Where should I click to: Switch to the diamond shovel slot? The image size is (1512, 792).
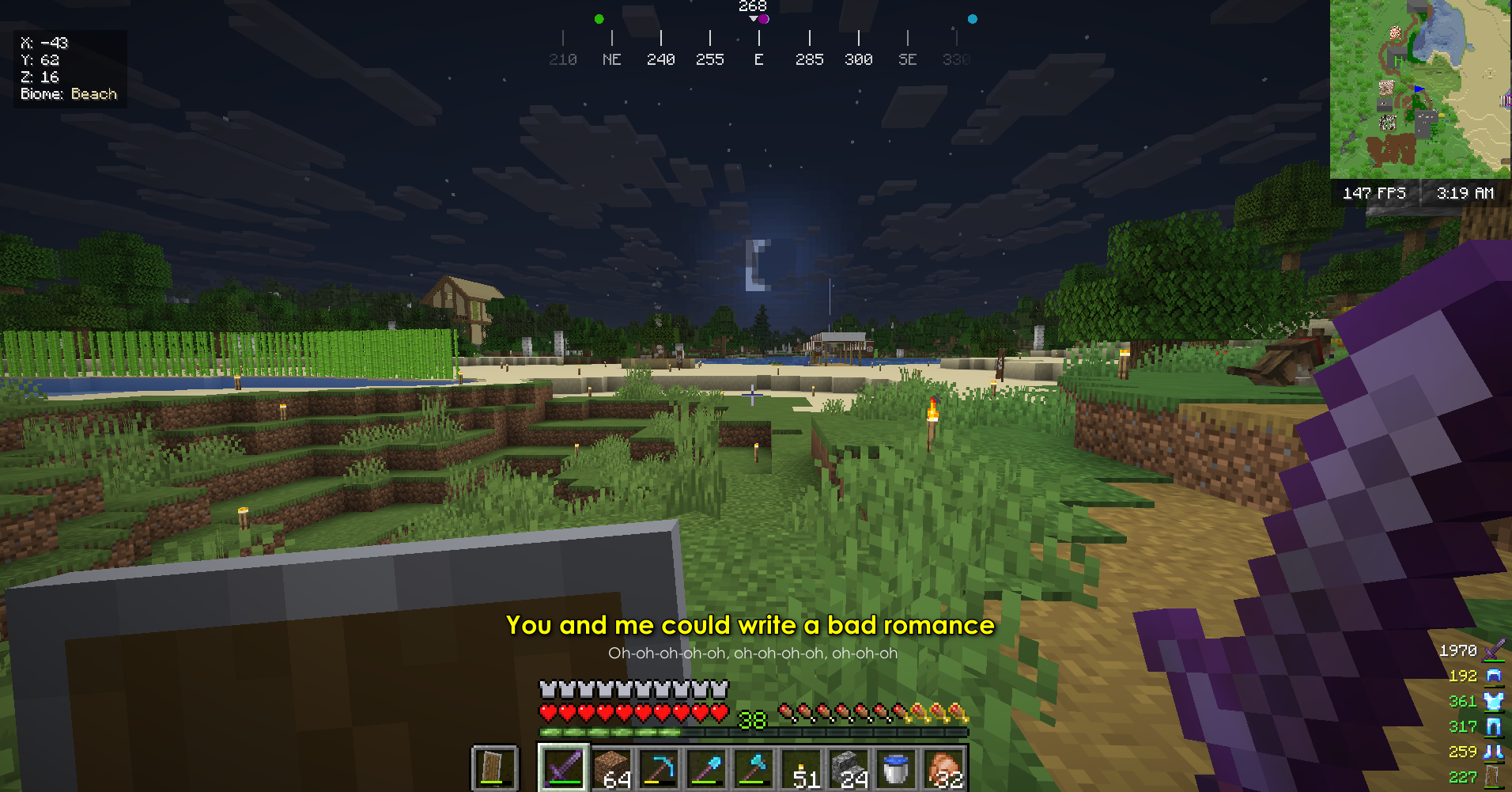point(706,767)
